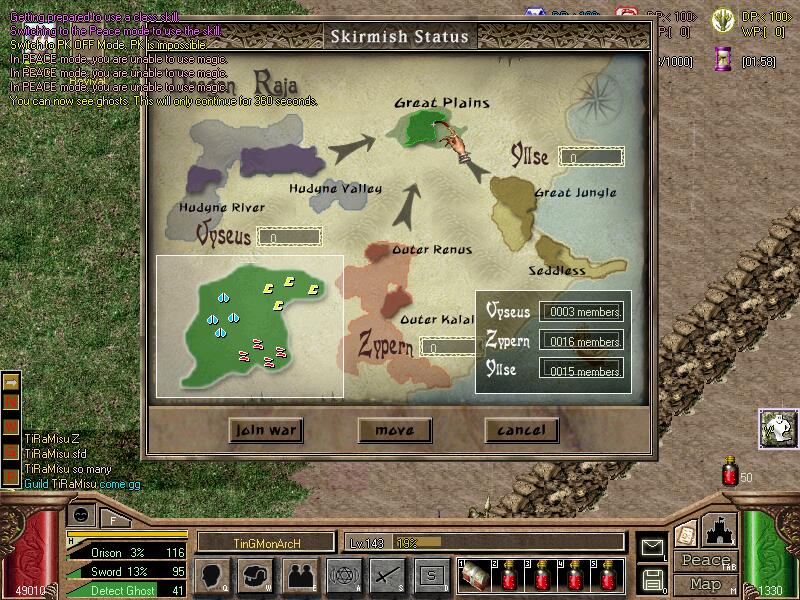Open the crossed sword skill icon

click(387, 575)
